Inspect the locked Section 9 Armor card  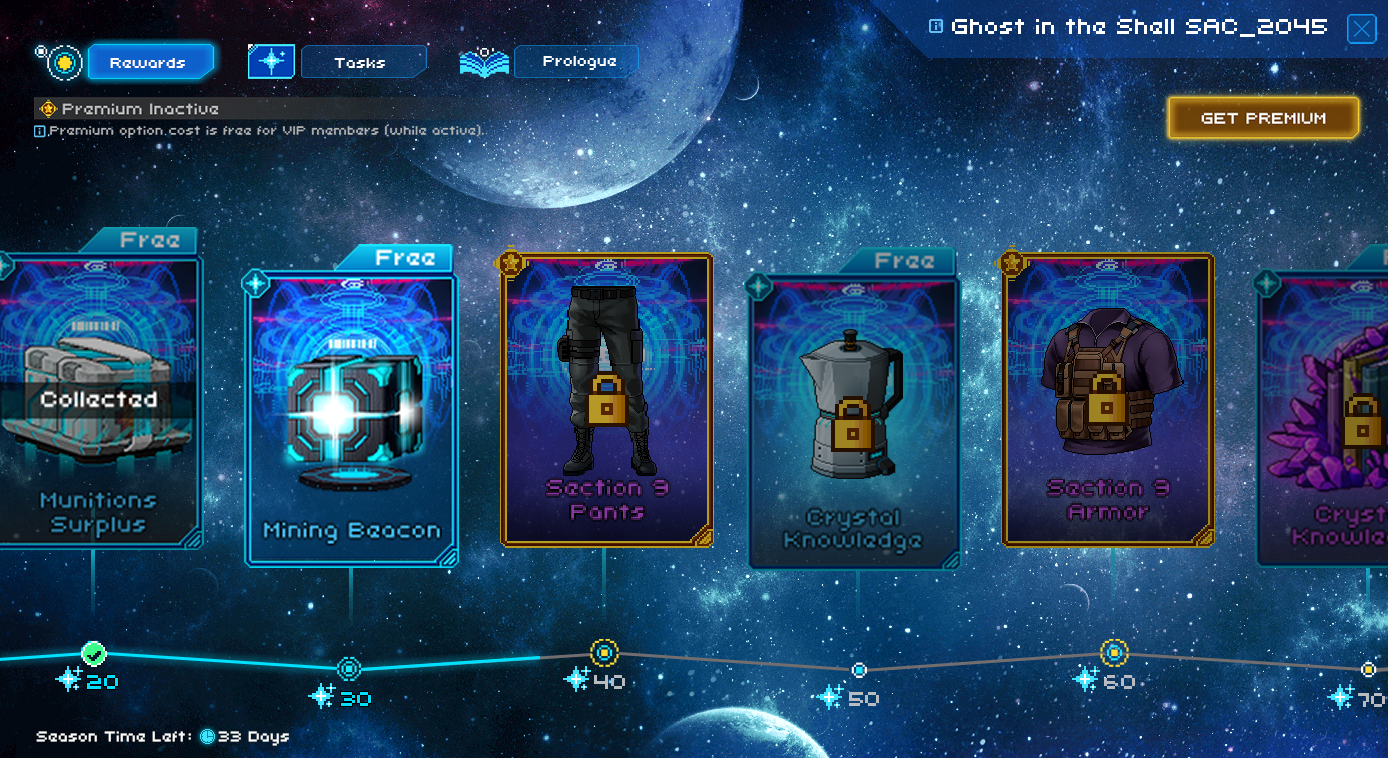click(x=1108, y=400)
